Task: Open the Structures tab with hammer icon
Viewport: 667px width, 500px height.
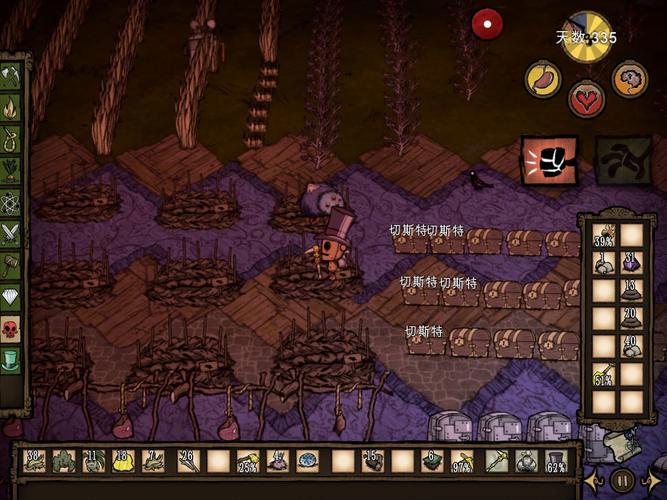Action: point(11,266)
